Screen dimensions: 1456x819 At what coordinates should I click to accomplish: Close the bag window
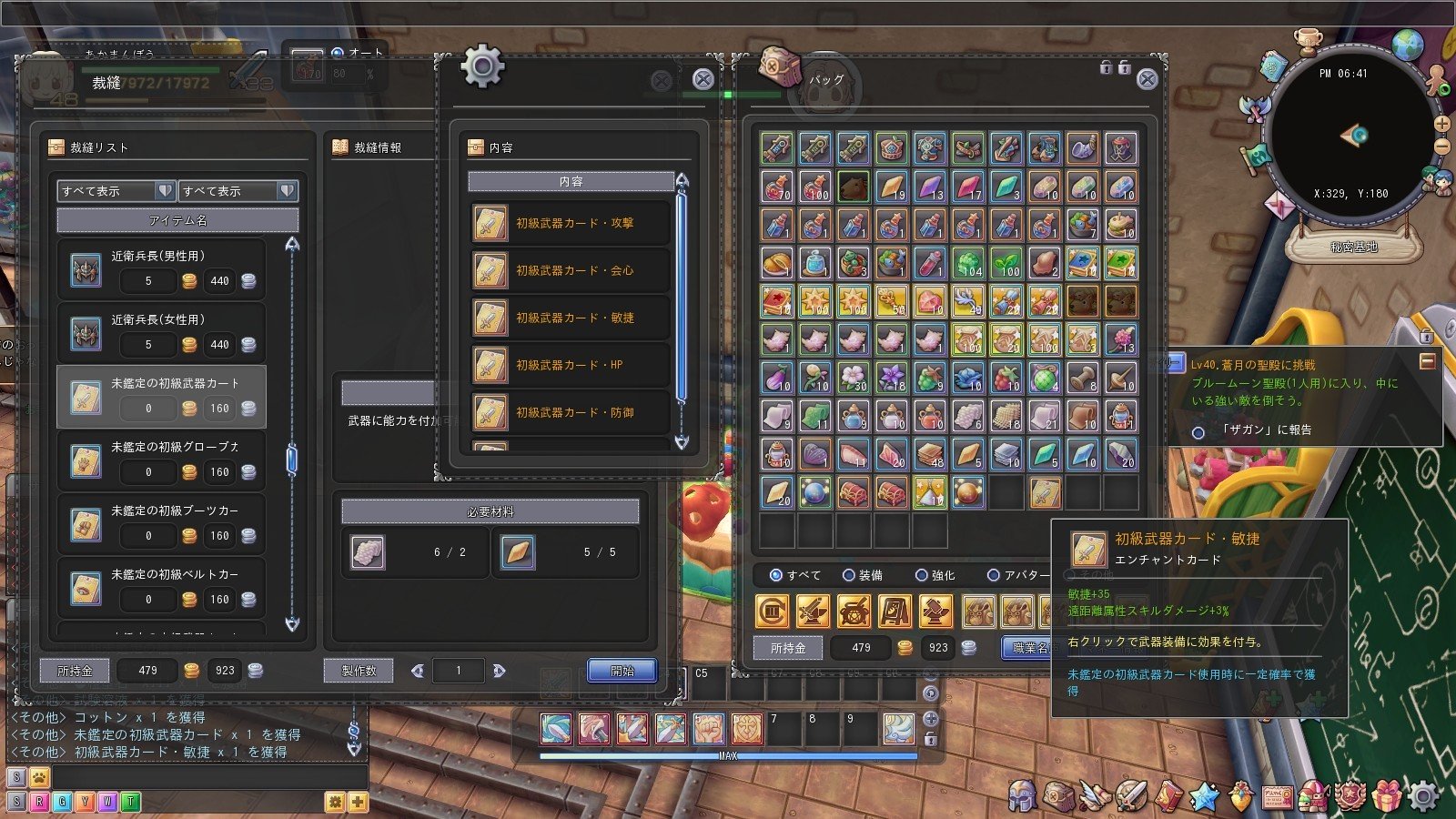(1148, 80)
